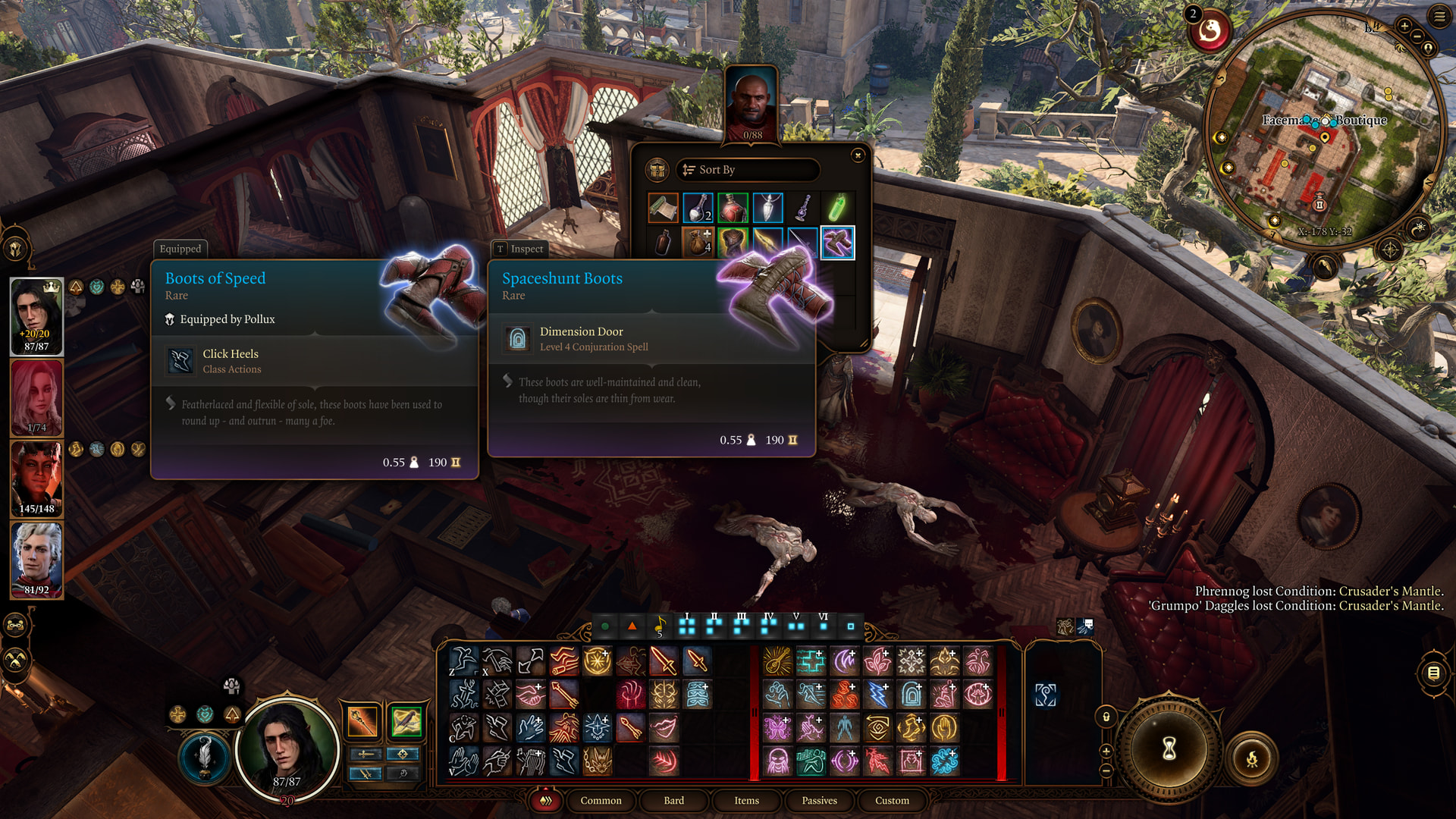1456x819 pixels.
Task: Select the brown pouch stack of four
Action: click(x=698, y=243)
